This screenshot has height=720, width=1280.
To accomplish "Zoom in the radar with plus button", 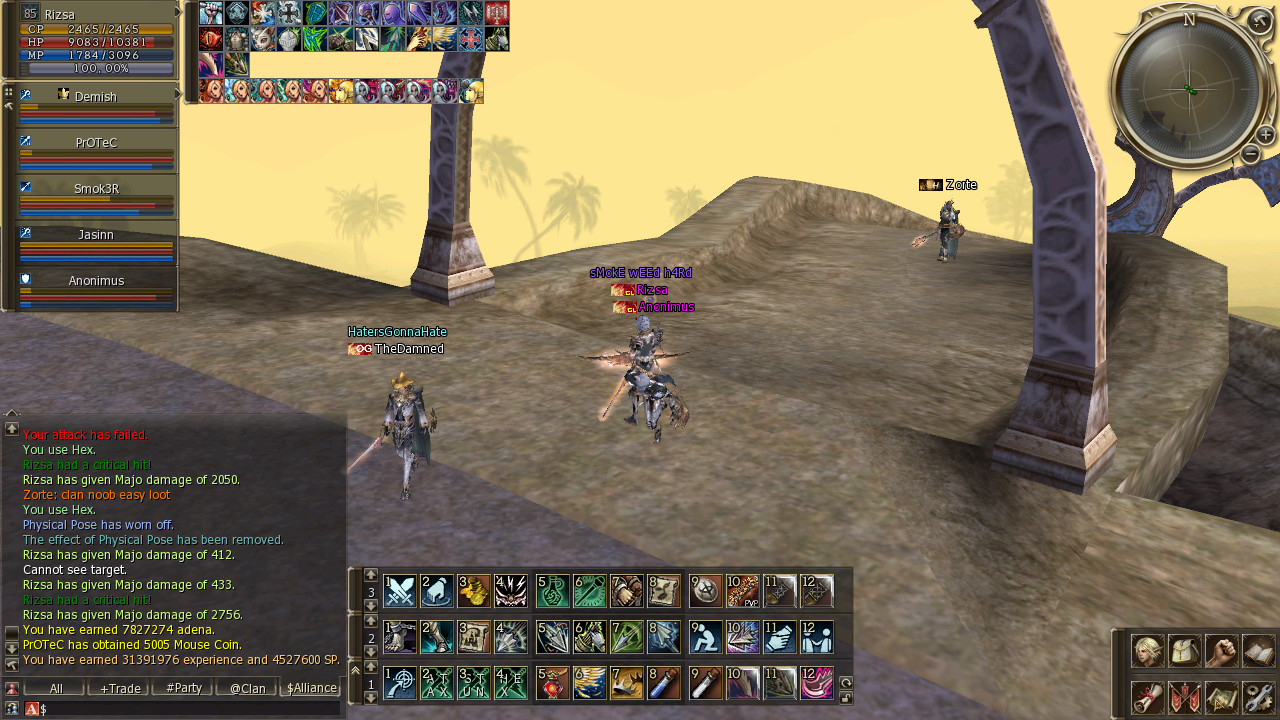I will point(1266,135).
